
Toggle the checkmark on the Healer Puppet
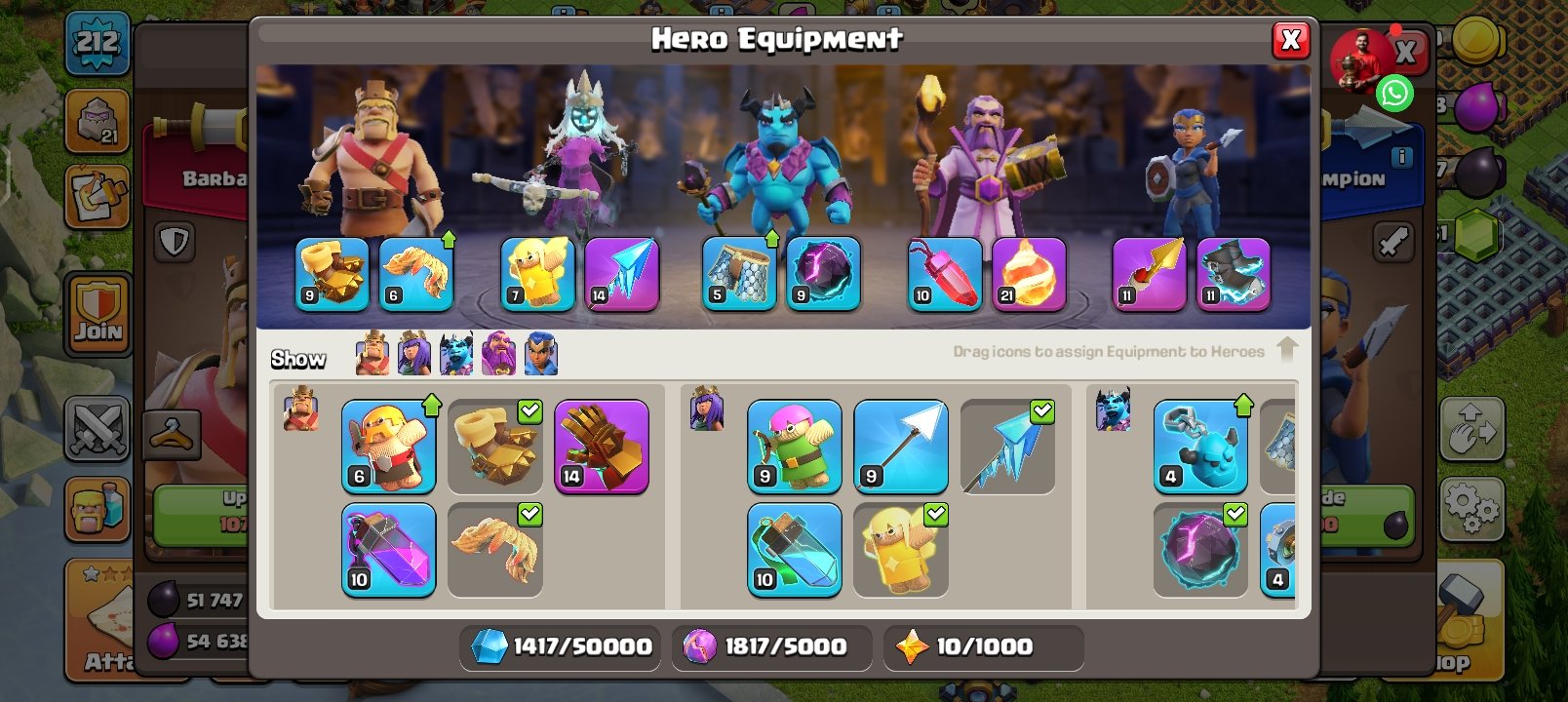click(938, 514)
